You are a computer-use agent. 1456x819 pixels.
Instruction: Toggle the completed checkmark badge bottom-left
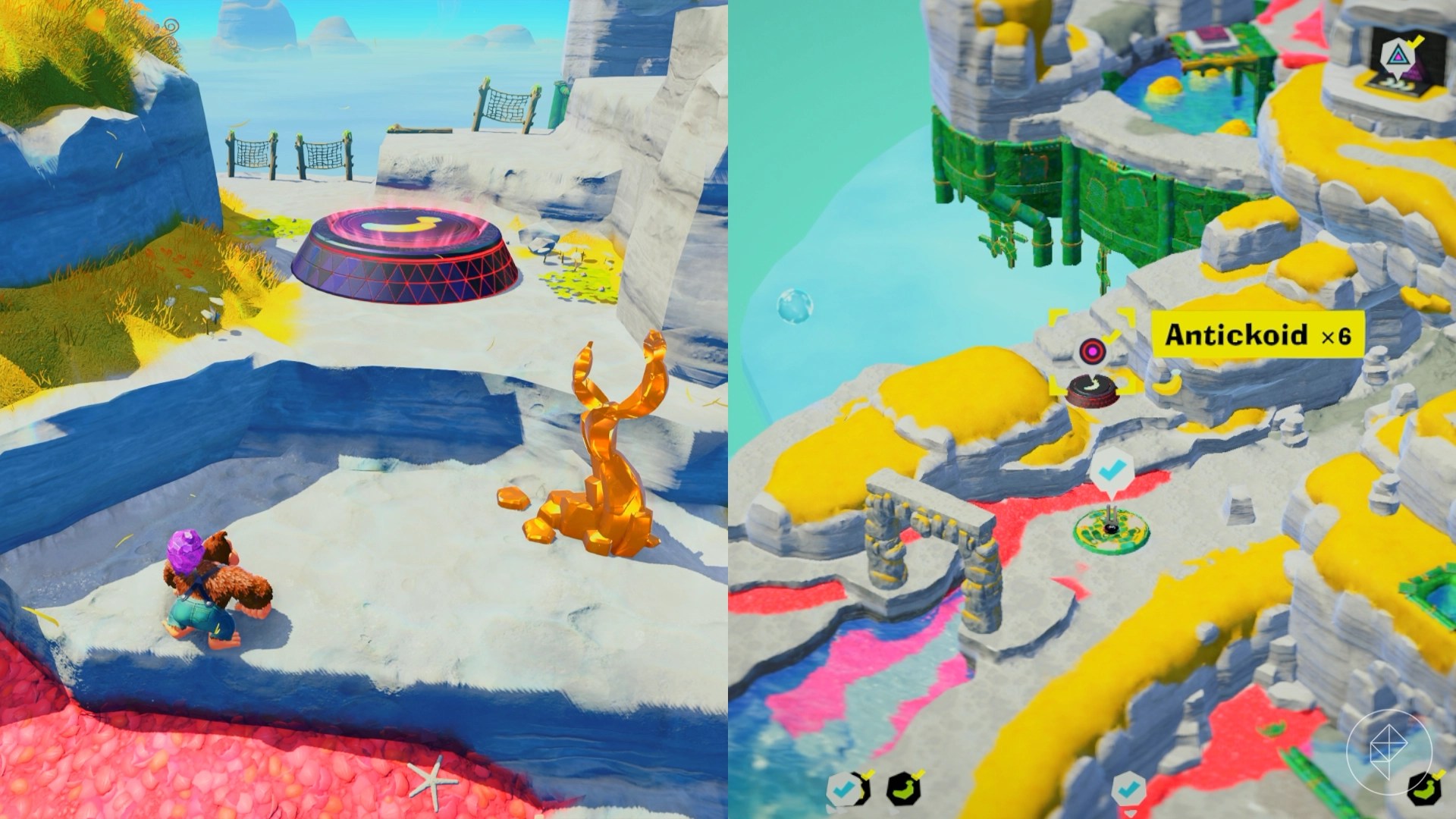842,789
